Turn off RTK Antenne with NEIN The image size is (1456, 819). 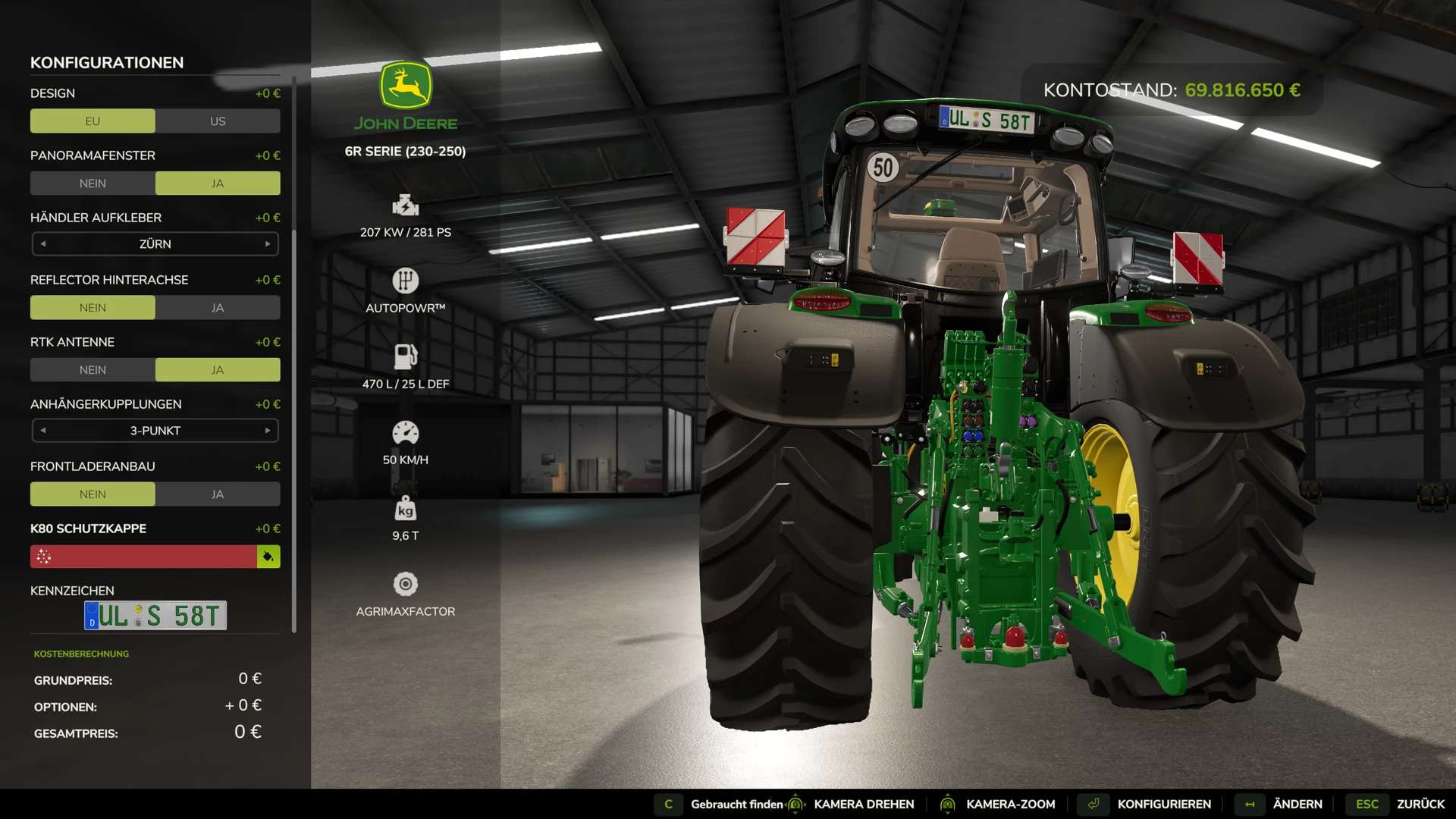93,370
